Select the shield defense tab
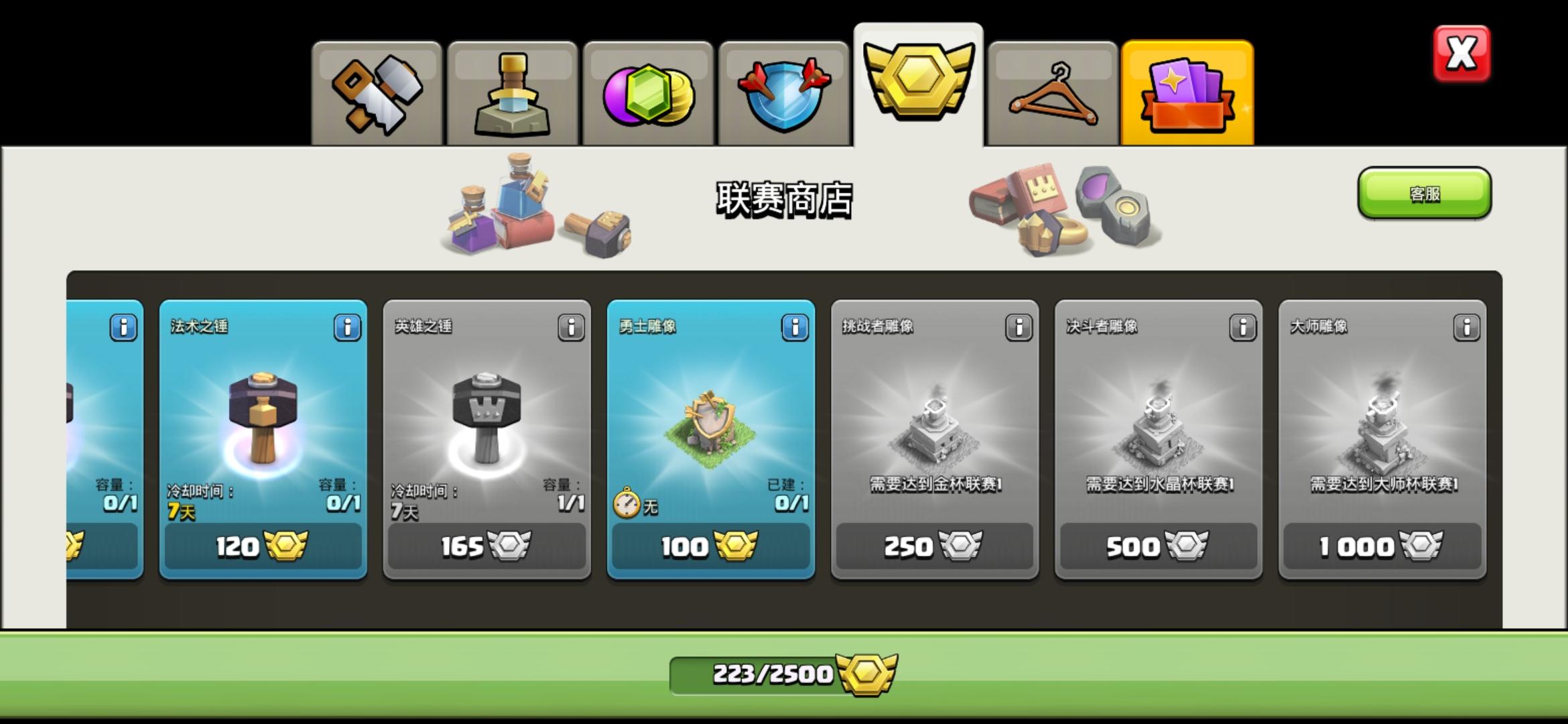 783,90
